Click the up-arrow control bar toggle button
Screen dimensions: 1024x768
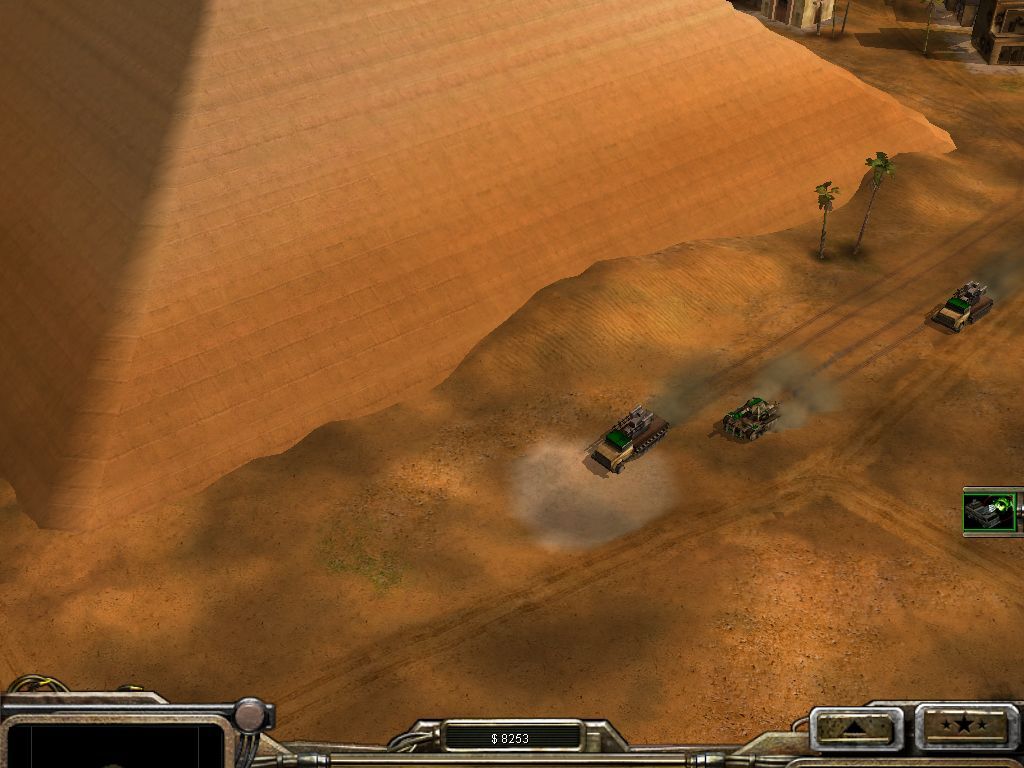(x=856, y=727)
